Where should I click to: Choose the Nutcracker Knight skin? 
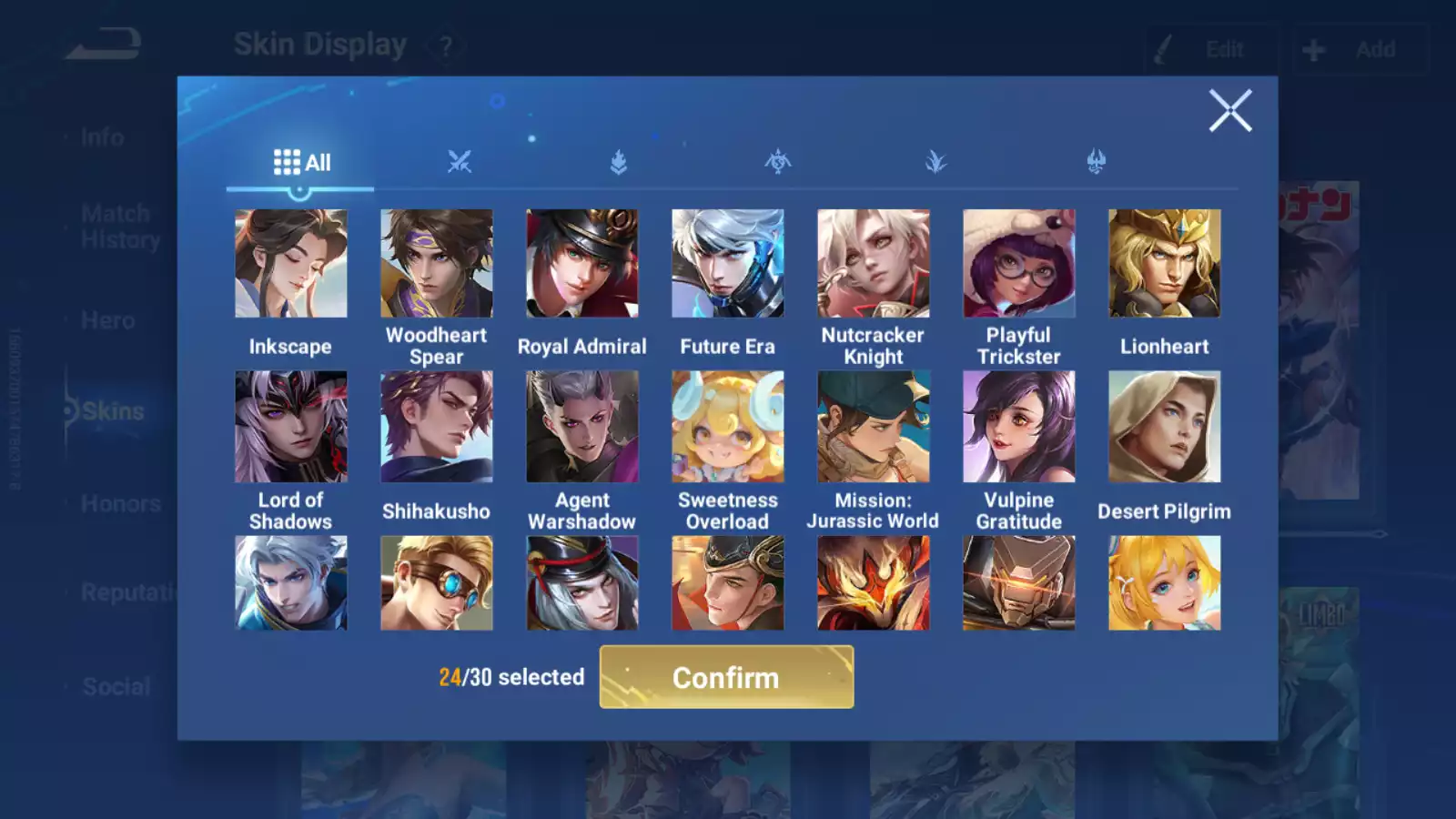point(874,264)
